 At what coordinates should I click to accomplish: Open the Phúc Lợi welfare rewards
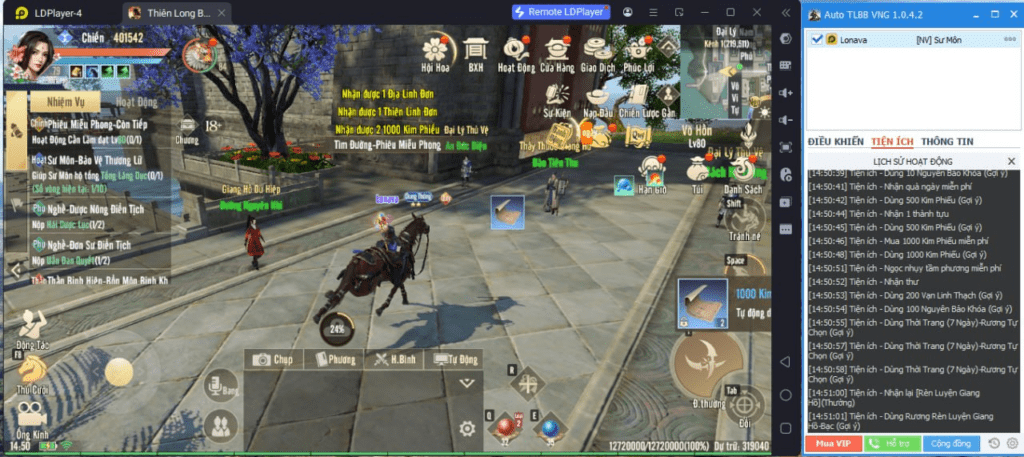pos(637,50)
